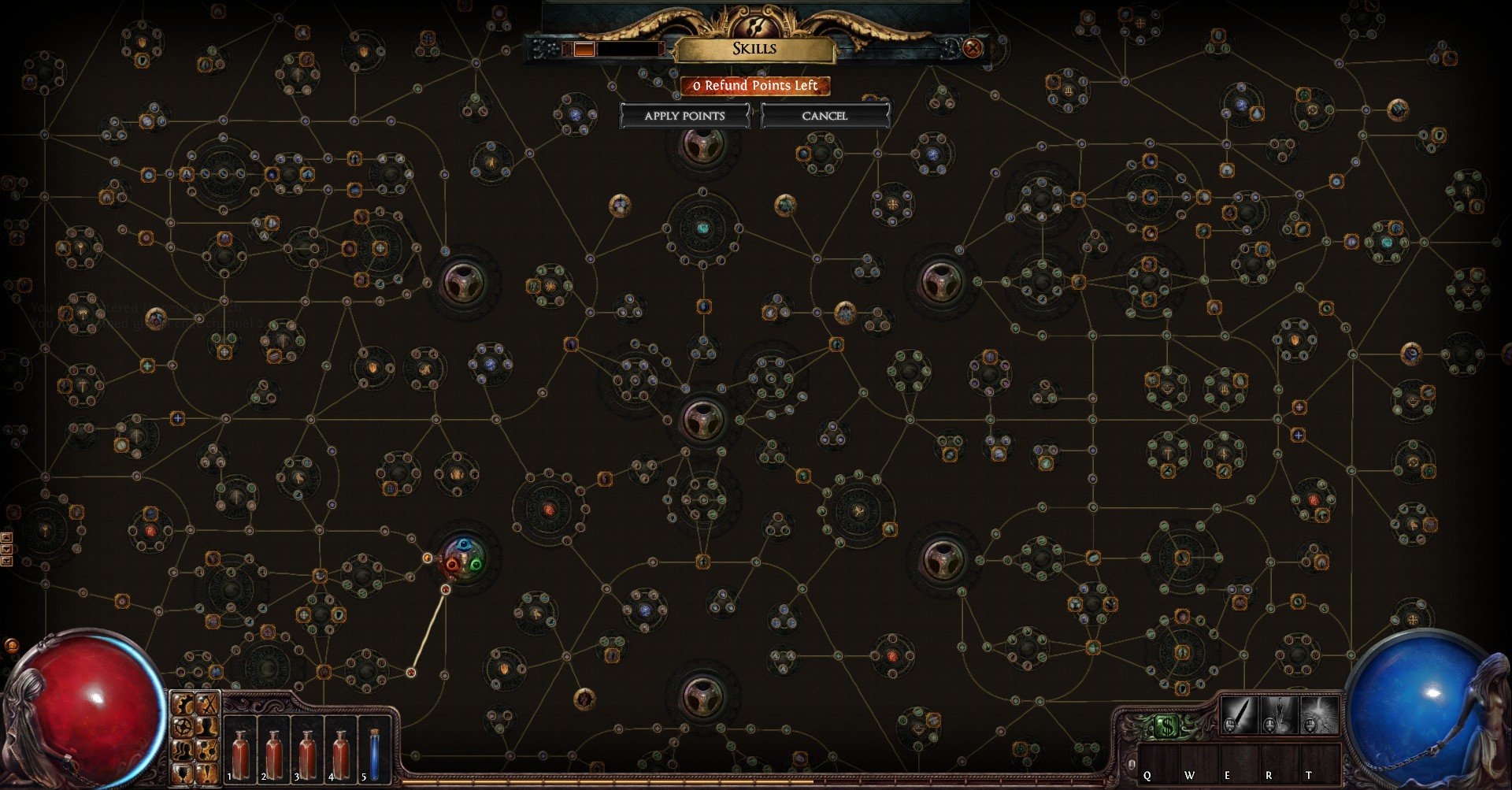Click the orange chat bubble icon
Screen dimensions: 1512x790
click(12, 646)
